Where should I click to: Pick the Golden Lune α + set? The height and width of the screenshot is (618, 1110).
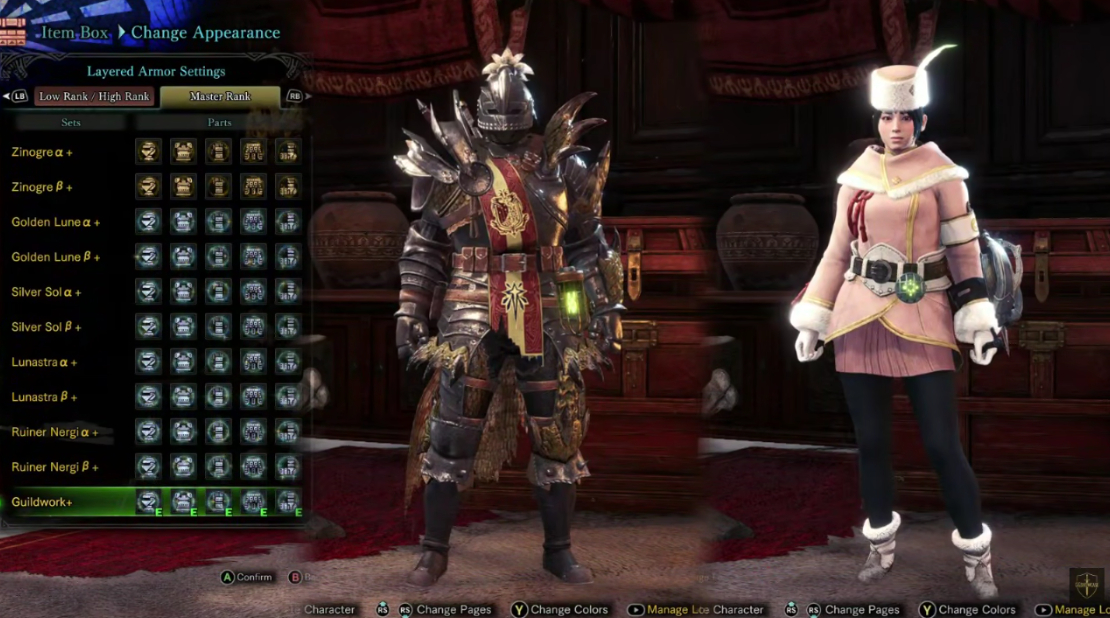coord(55,222)
